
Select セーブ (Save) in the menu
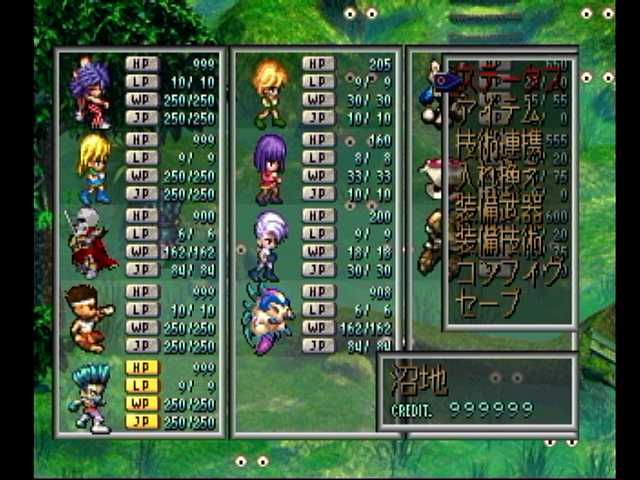click(488, 300)
